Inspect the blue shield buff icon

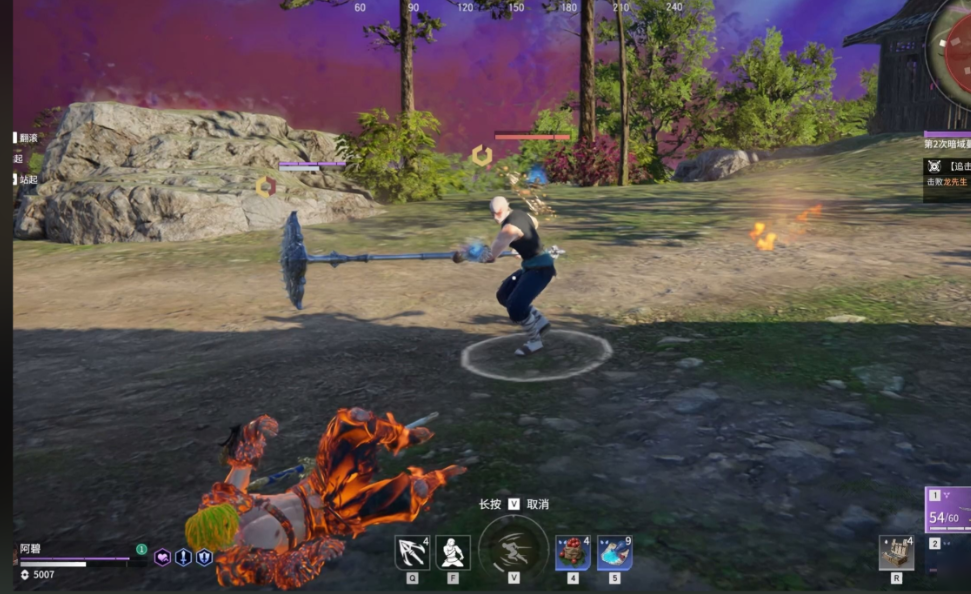tap(204, 558)
